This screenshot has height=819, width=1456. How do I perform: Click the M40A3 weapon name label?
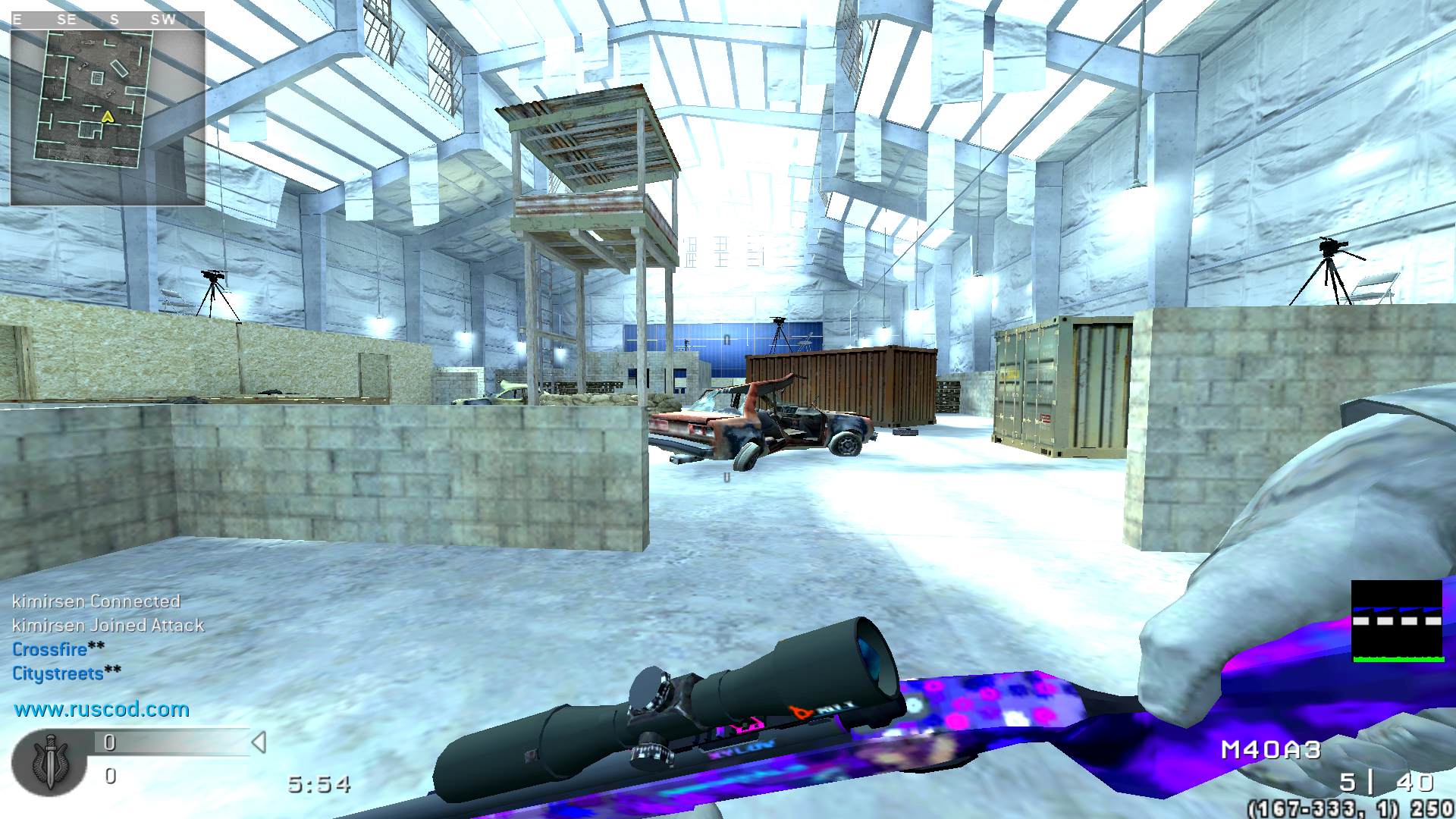tap(1271, 750)
